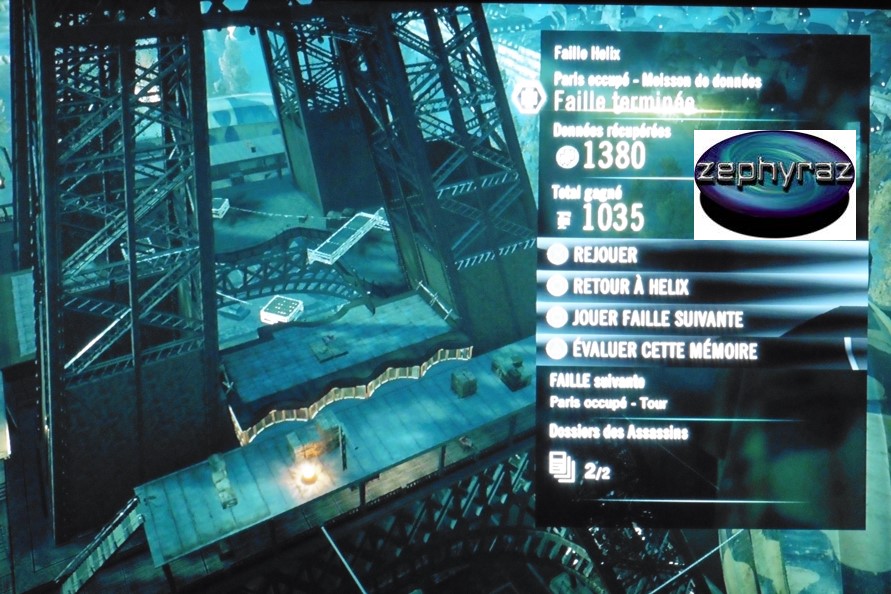Select the REJOUER option
Viewport: 891px width, 594px height.
605,255
